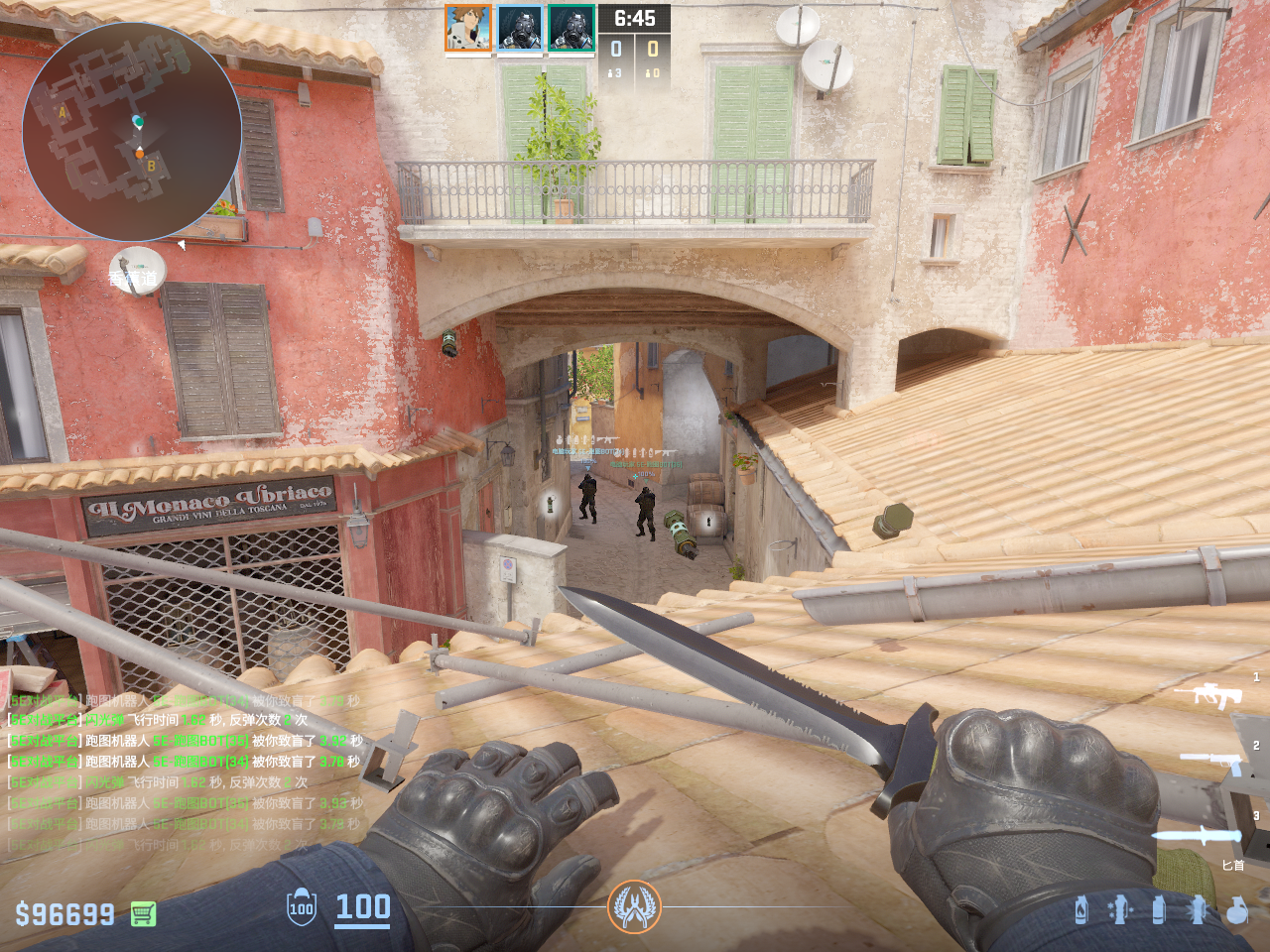Switch to the silenced pistol in slot 2
Image resolution: width=1270 pixels, height=952 pixels.
[1212, 762]
